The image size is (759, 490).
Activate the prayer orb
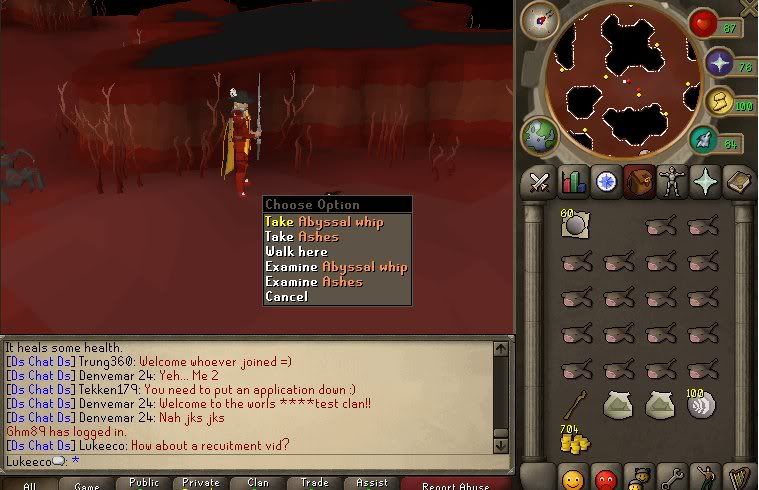pos(717,63)
